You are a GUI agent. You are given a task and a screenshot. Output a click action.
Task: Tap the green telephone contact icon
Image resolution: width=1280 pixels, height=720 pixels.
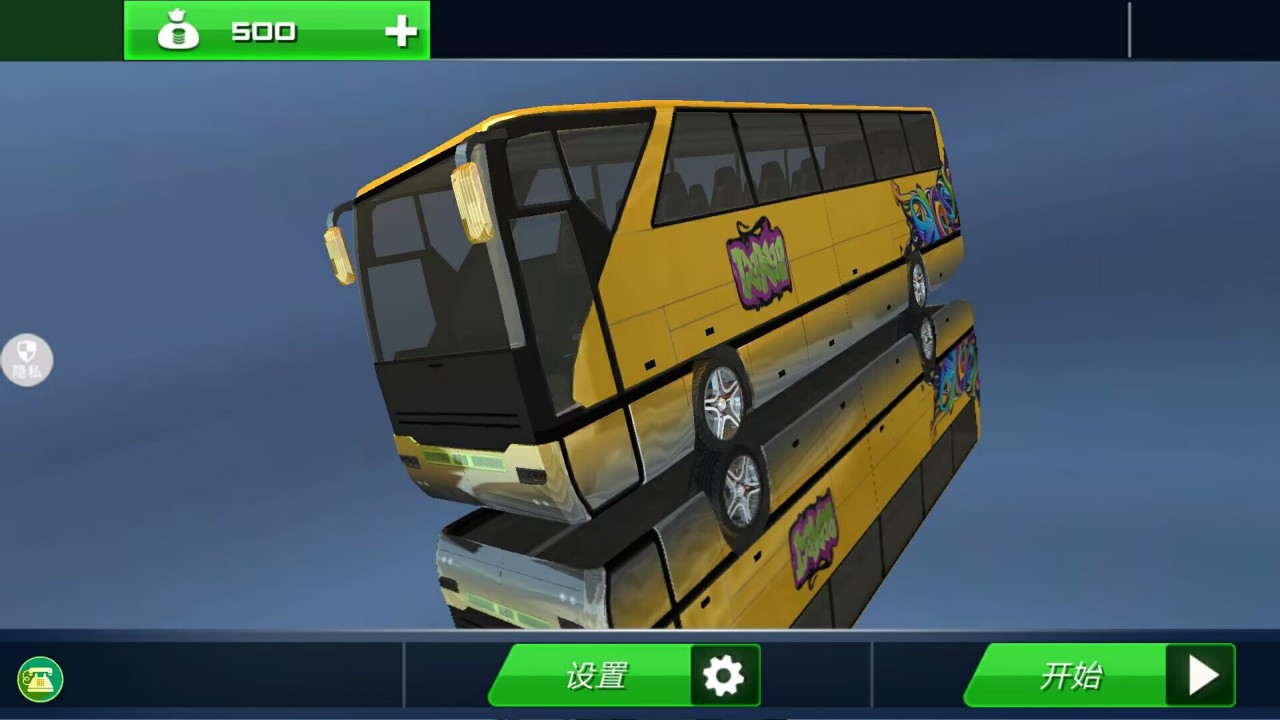(x=40, y=680)
